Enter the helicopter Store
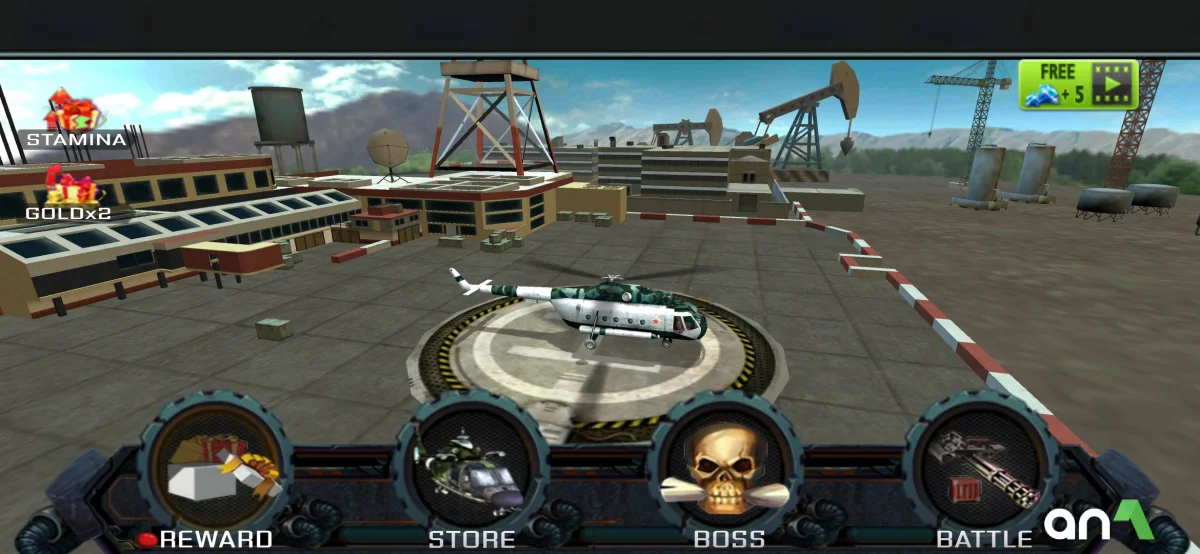The width and height of the screenshot is (1200, 554). click(x=471, y=468)
